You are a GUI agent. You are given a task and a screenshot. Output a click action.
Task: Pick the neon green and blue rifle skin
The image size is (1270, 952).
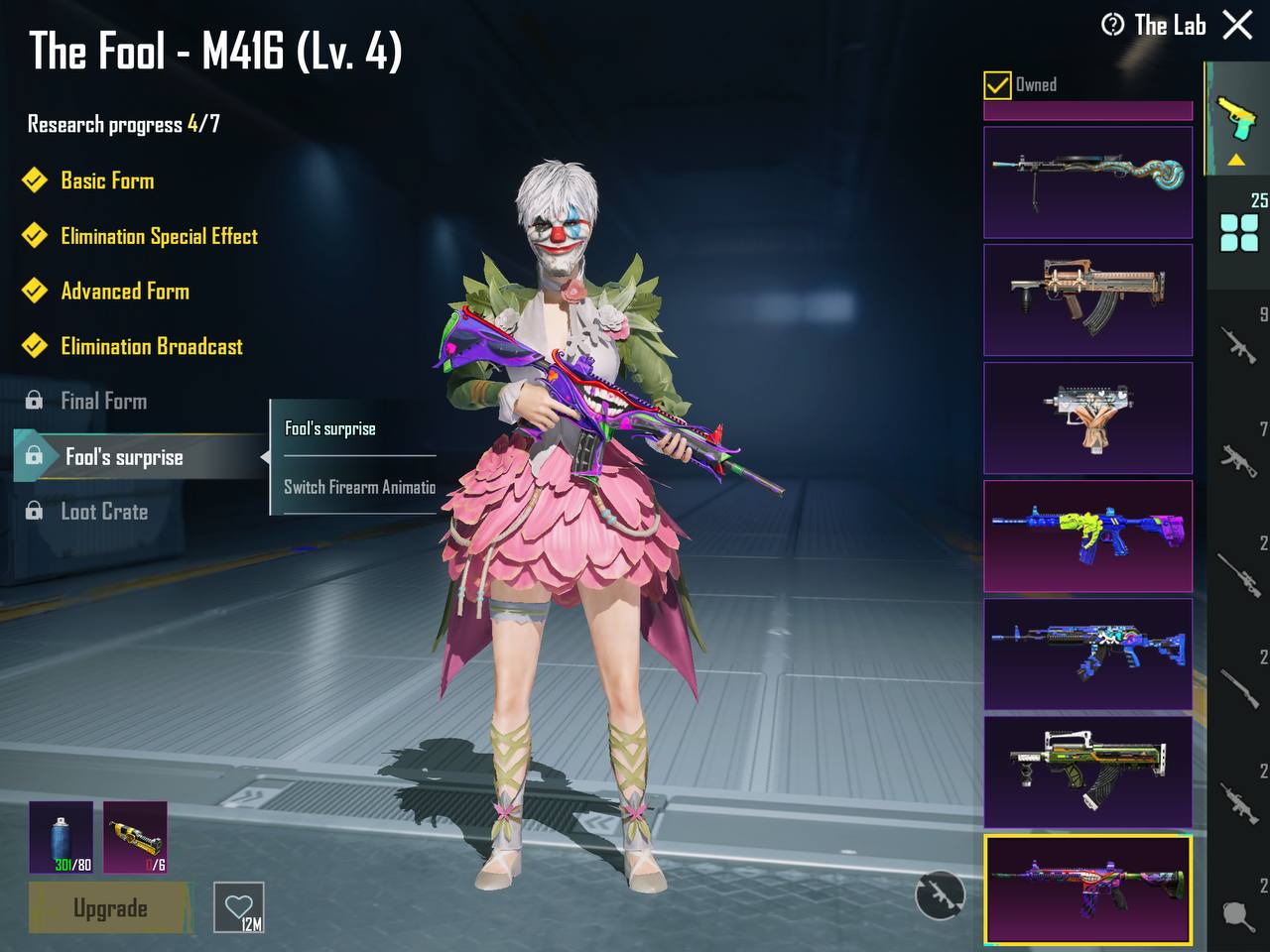(x=1087, y=535)
